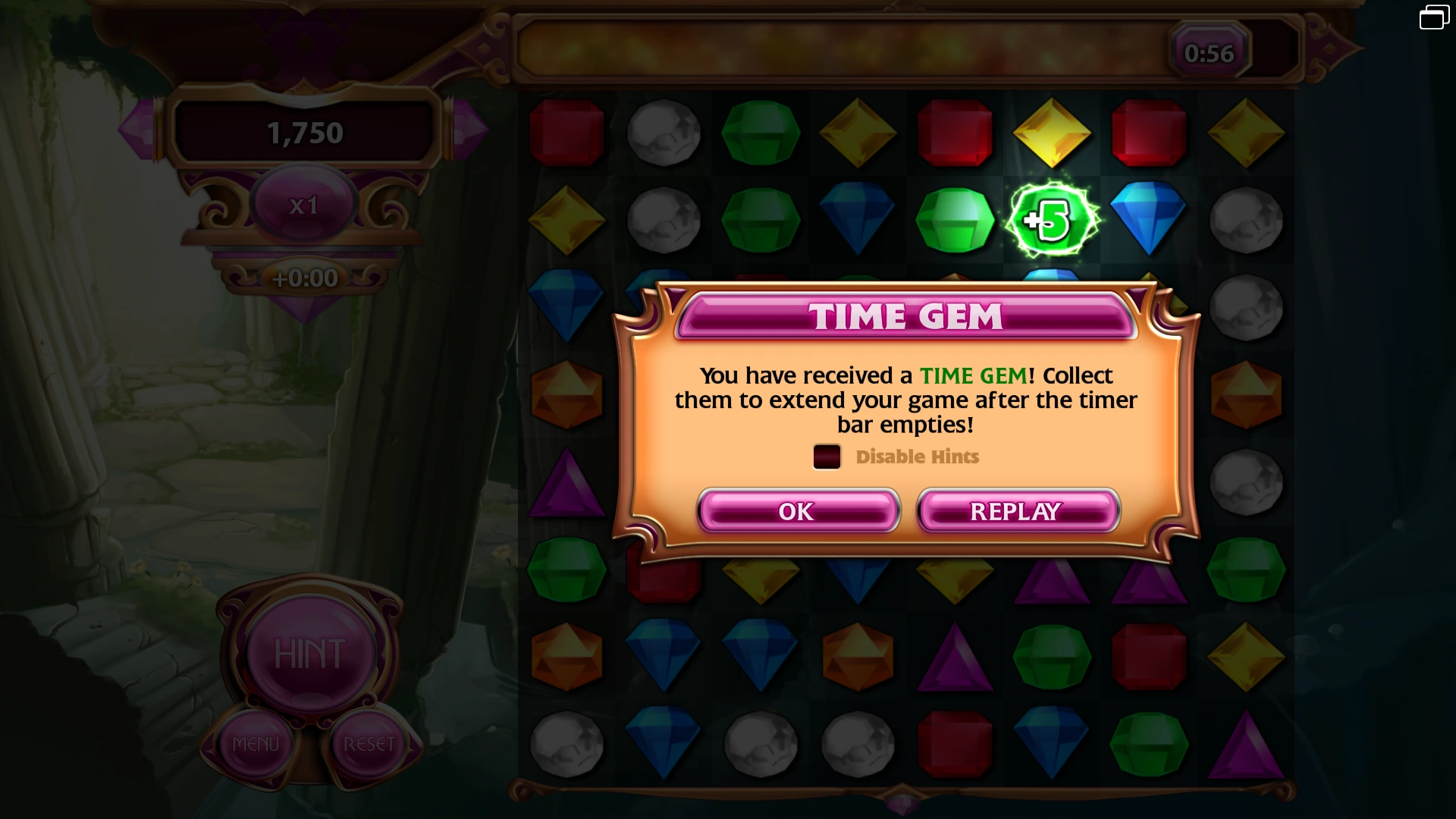Screen dimensions: 1456x819
Task: Click the window switcher icon in top-right corner
Action: click(1433, 17)
